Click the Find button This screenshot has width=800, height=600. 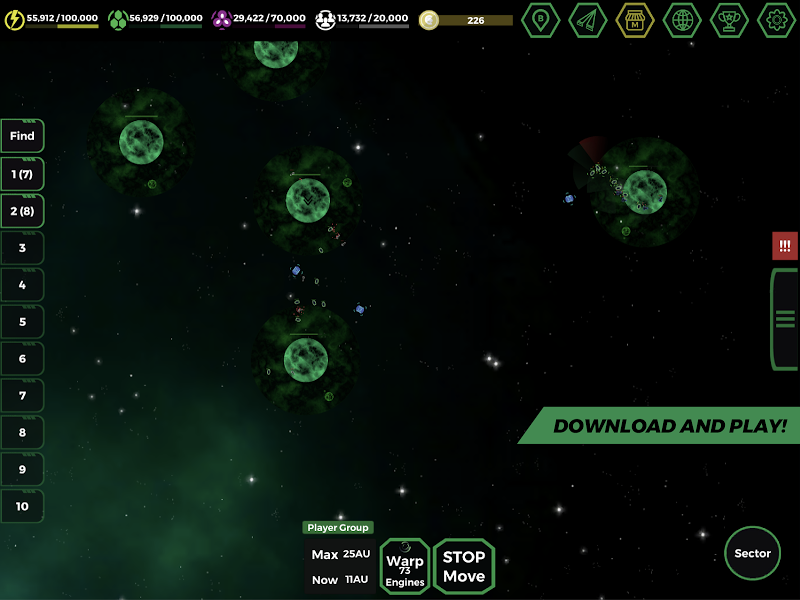click(22, 136)
